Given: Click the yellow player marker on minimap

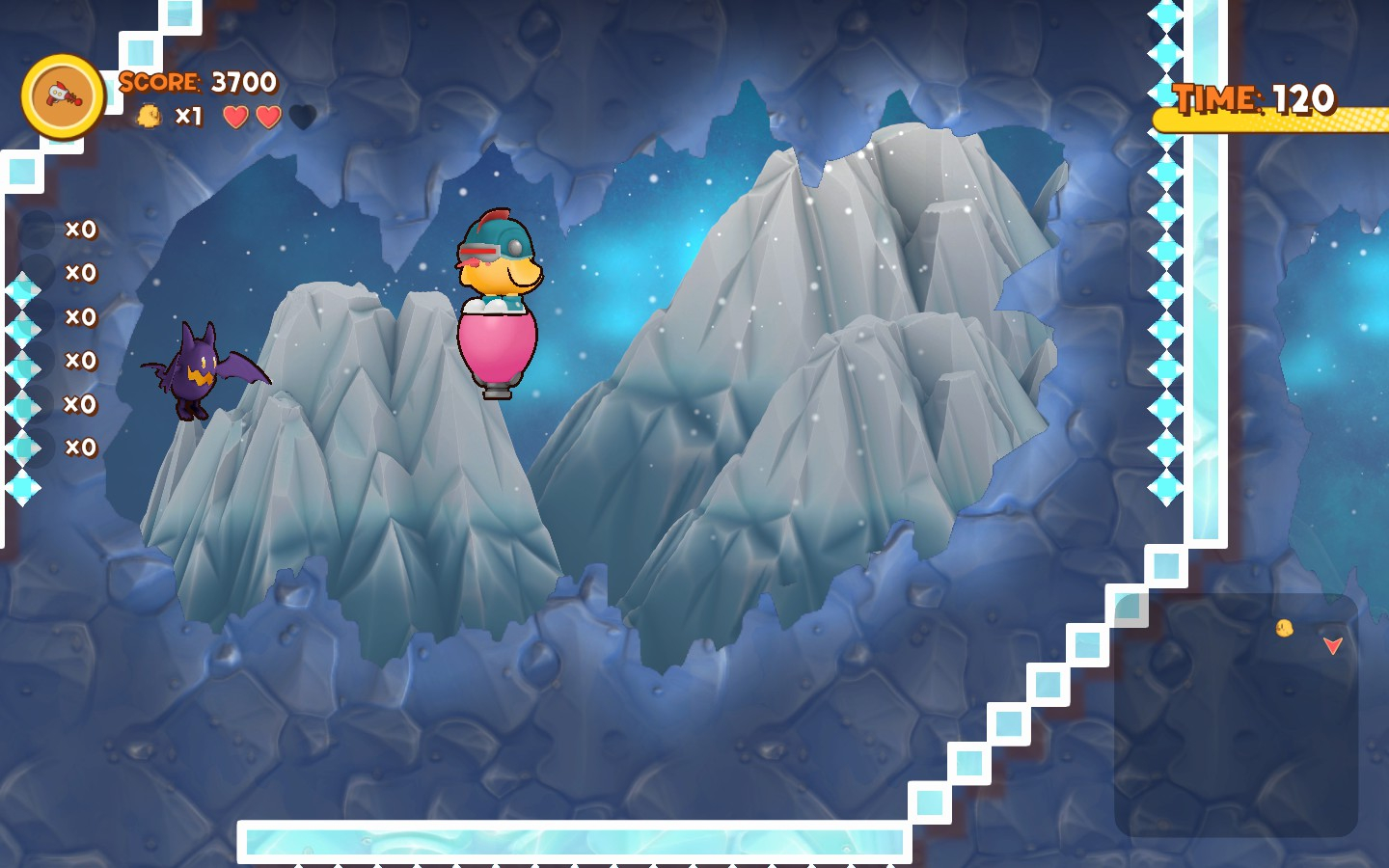Looking at the screenshot, I should pyautogui.click(x=1284, y=629).
